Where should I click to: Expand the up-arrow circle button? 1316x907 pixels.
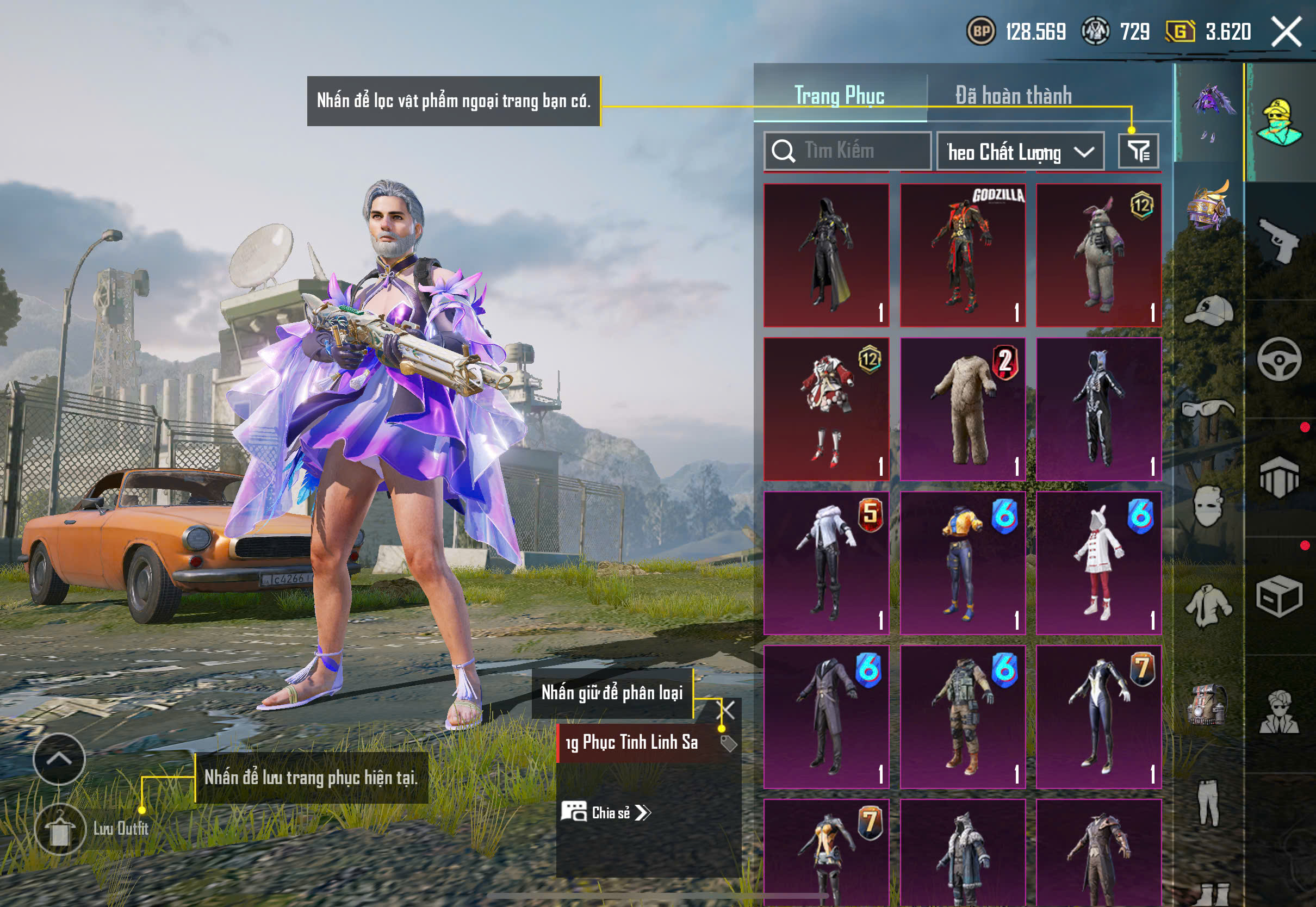pyautogui.click(x=59, y=759)
